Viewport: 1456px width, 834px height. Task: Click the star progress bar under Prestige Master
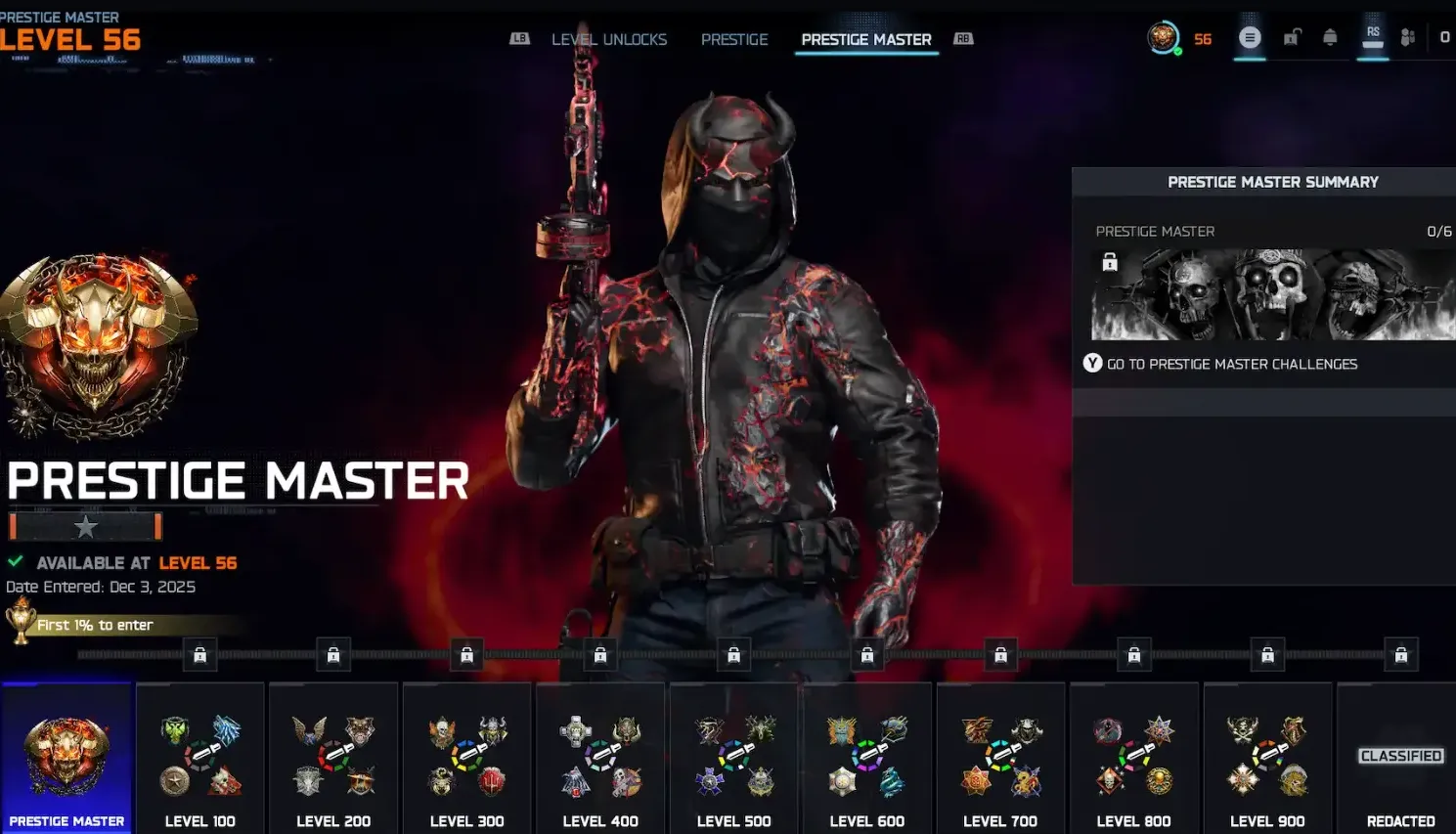(84, 527)
